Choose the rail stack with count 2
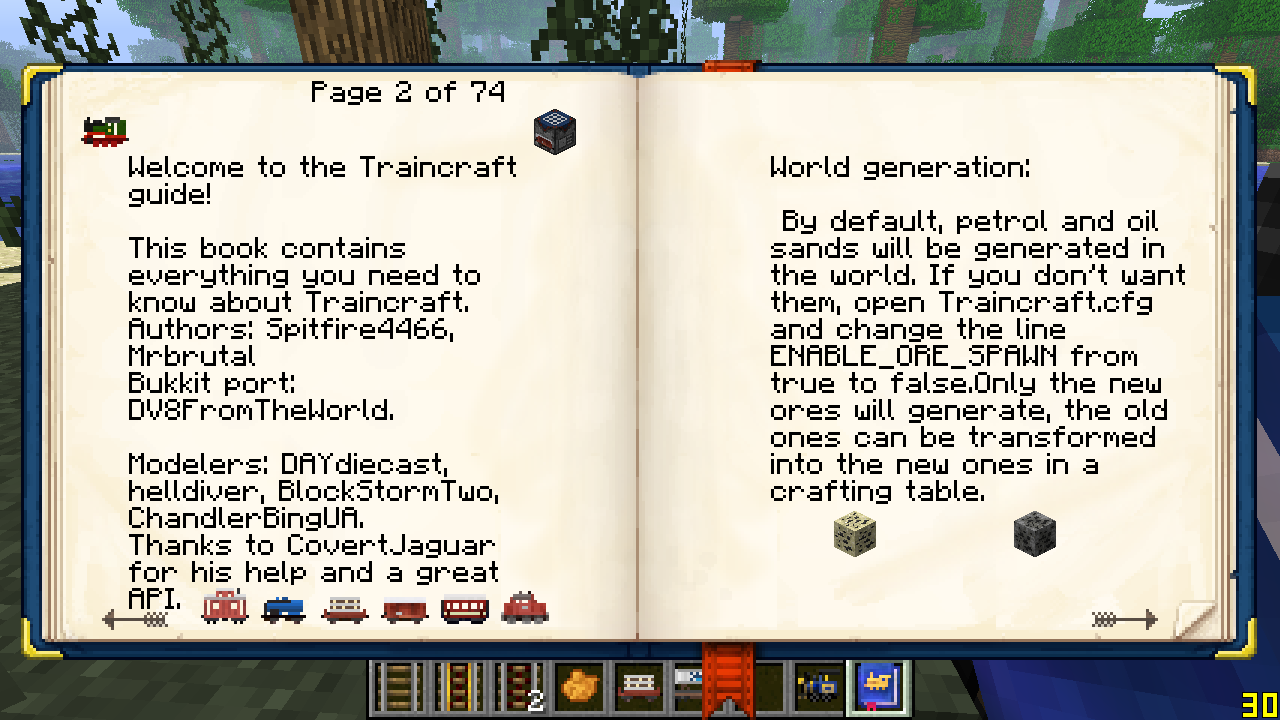This screenshot has width=1280, height=720. tap(519, 687)
